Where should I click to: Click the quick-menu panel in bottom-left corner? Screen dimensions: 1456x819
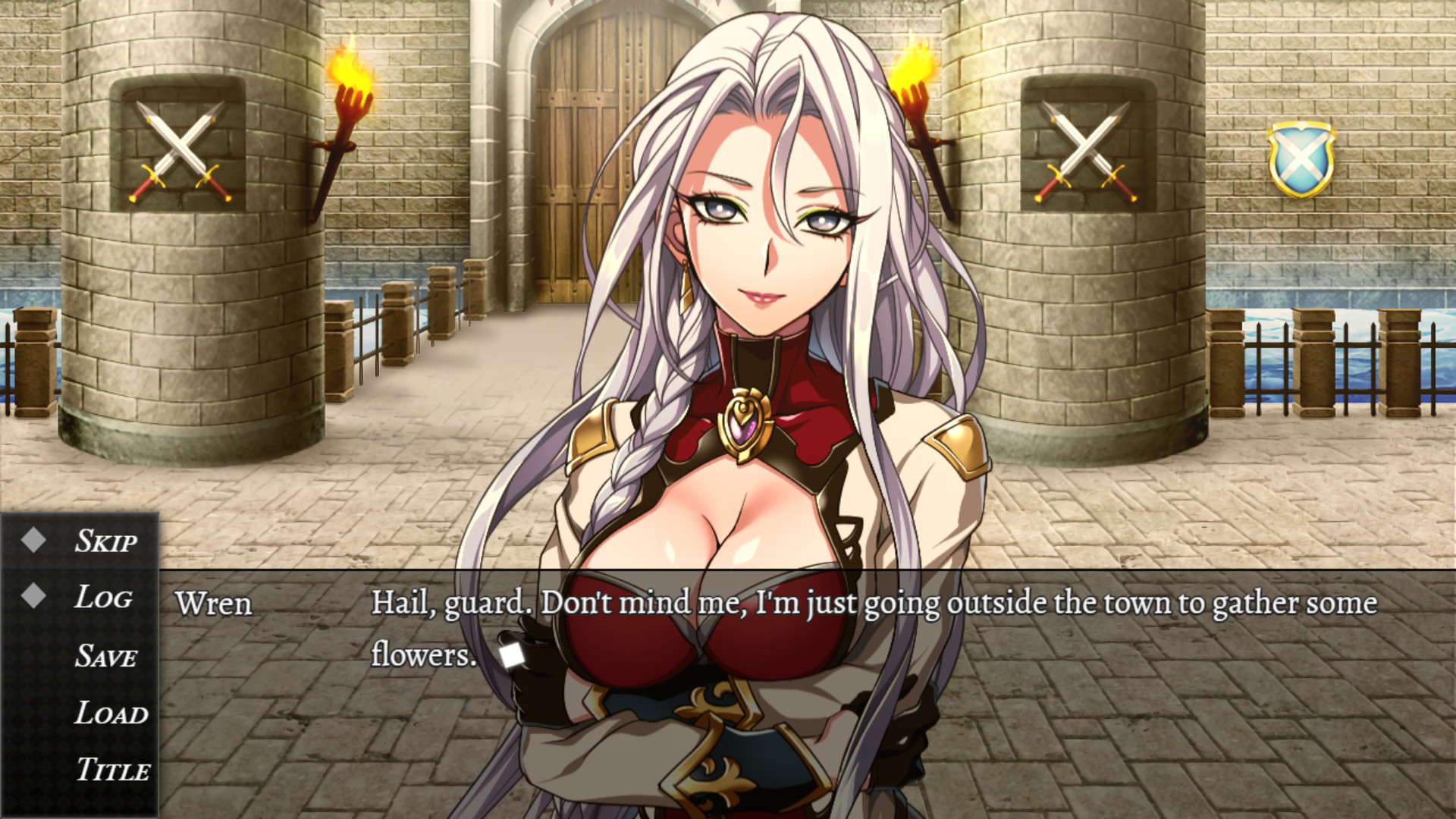click(80, 667)
